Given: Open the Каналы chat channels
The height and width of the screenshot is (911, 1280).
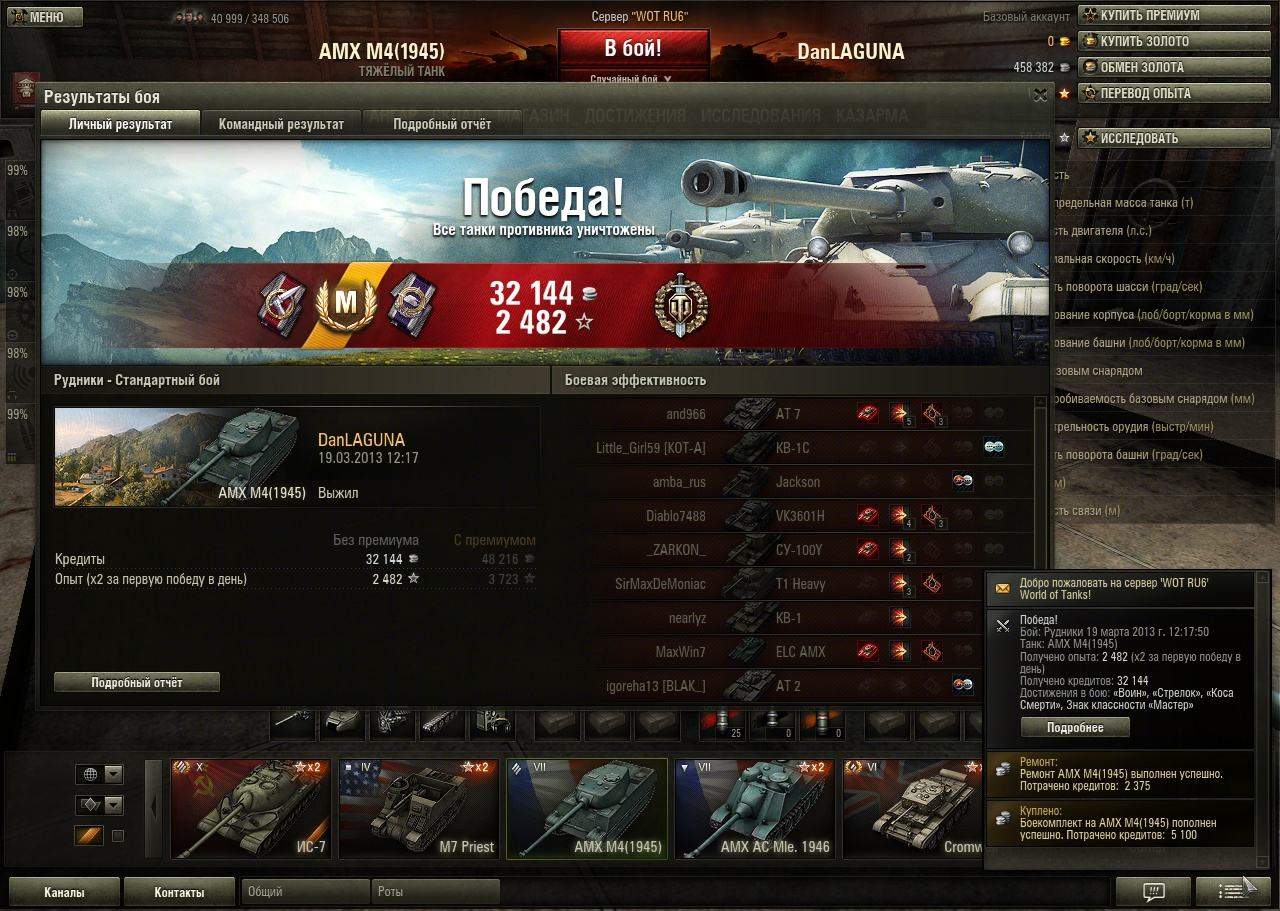Looking at the screenshot, I should coord(64,892).
